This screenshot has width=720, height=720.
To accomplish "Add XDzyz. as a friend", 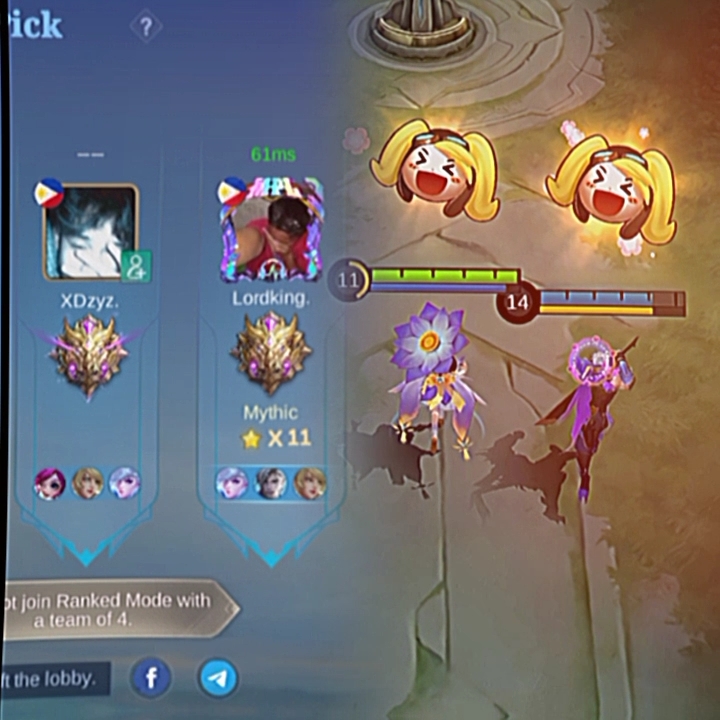I will click(135, 266).
